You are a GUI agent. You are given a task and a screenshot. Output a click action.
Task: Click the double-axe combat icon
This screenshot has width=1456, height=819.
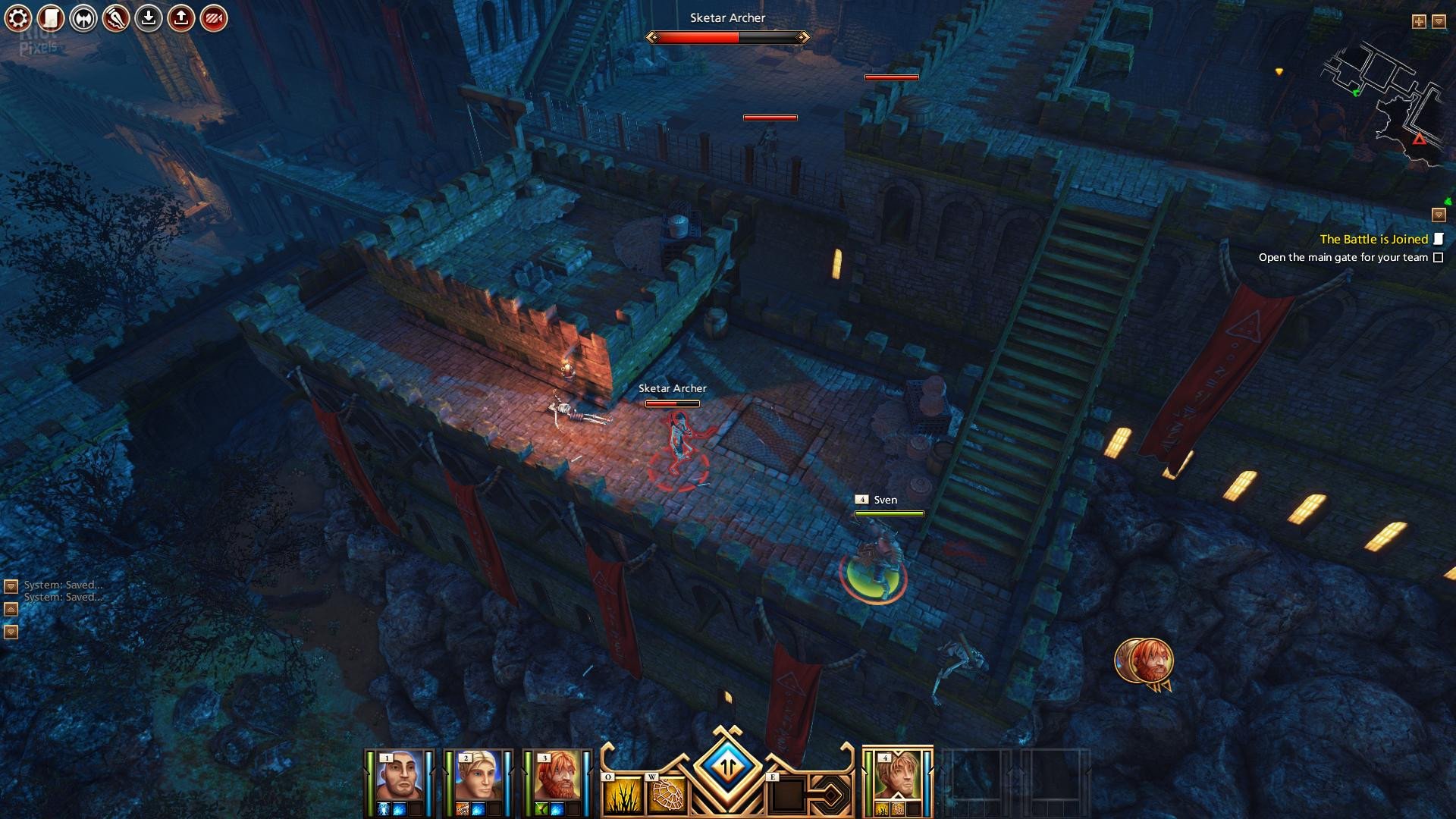point(83,18)
